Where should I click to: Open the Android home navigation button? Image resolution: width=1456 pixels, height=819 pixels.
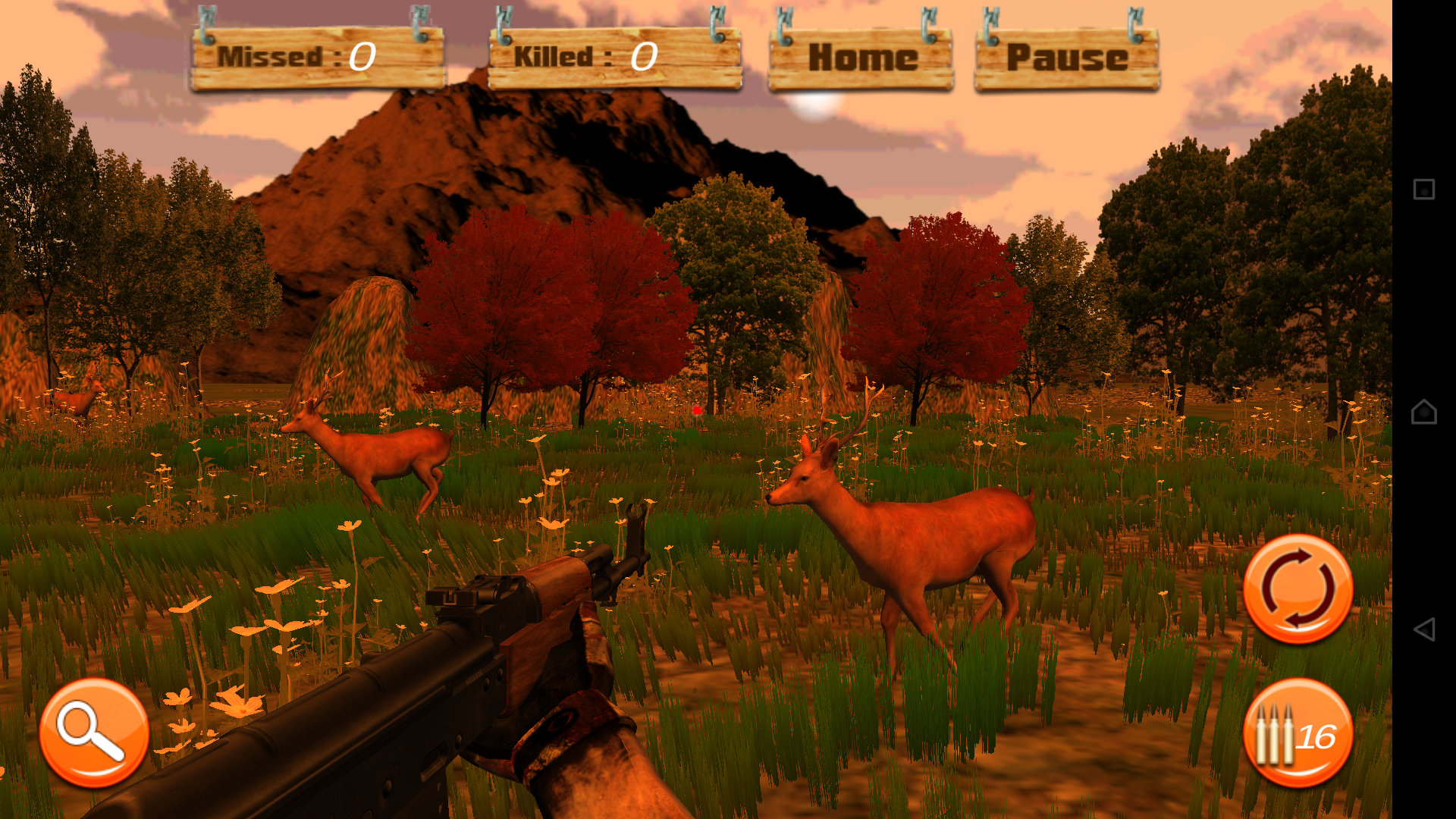point(1423,412)
